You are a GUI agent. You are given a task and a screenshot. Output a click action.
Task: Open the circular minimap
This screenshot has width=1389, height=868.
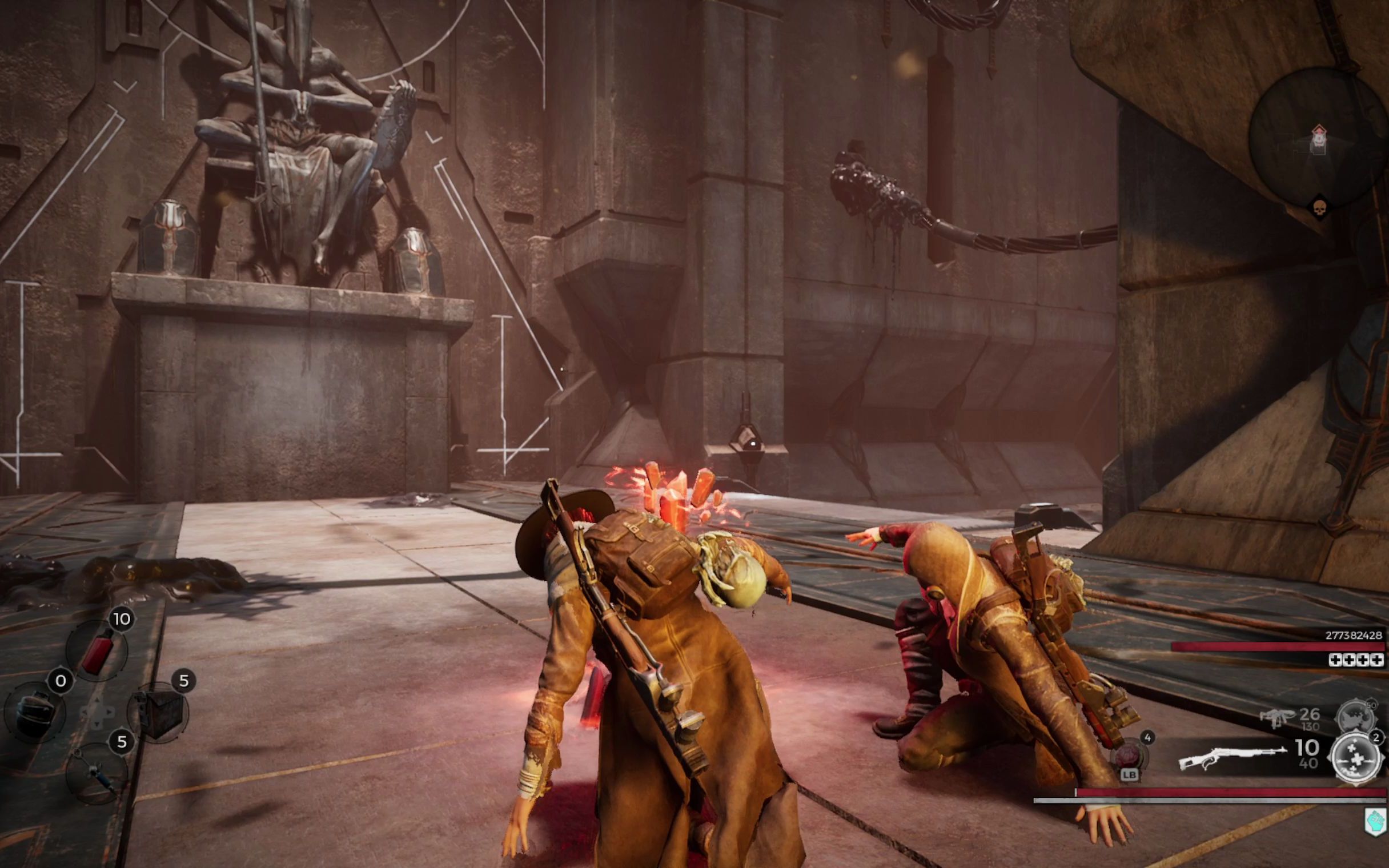(x=1318, y=136)
